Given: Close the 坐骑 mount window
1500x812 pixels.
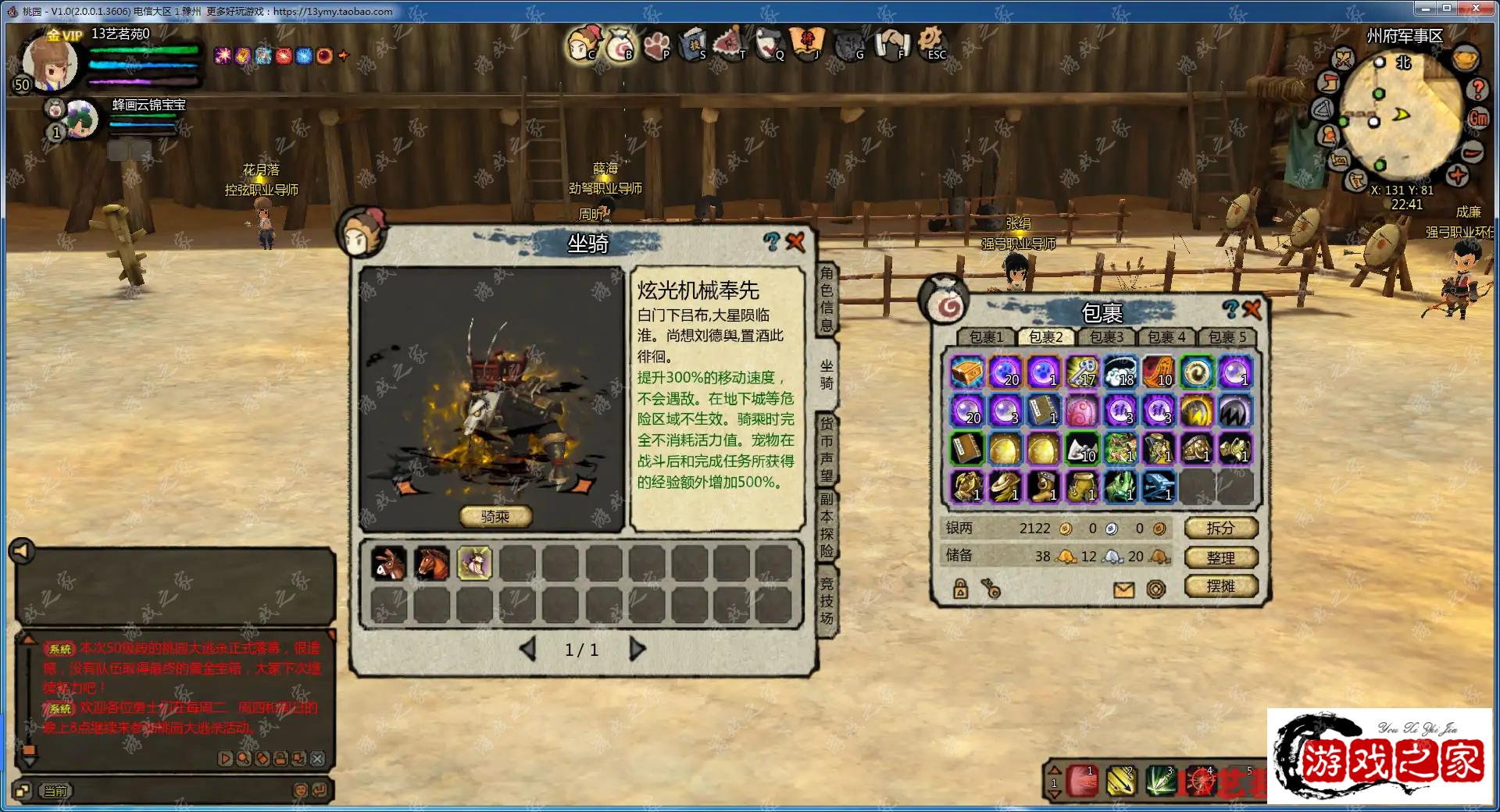Looking at the screenshot, I should [x=795, y=242].
